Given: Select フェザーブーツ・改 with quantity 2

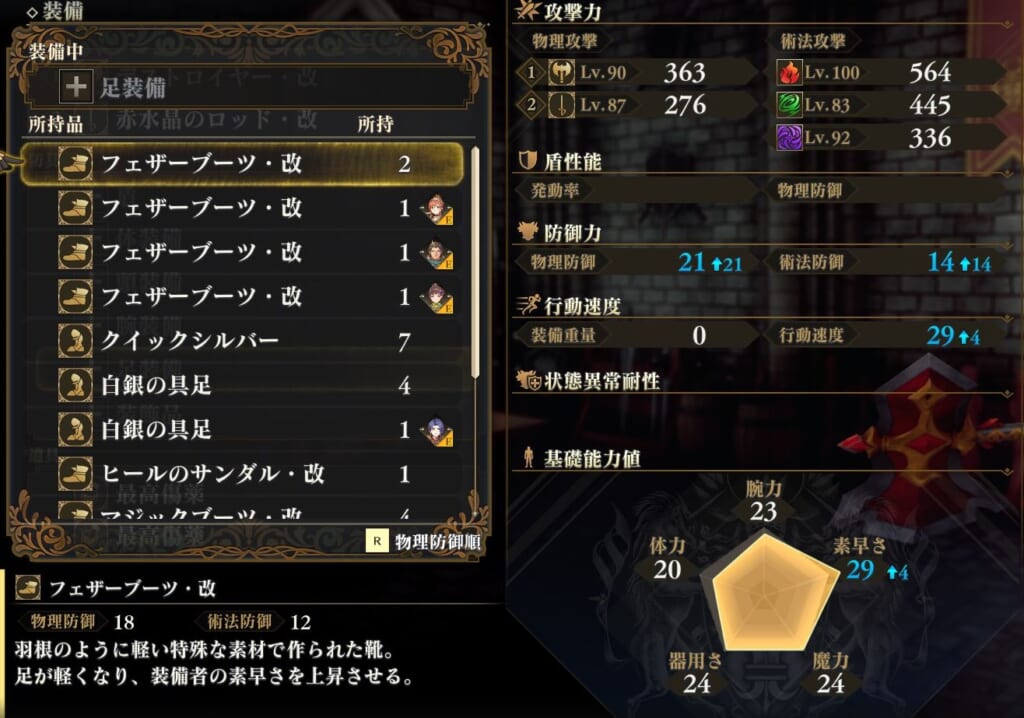Looking at the screenshot, I should click(240, 164).
